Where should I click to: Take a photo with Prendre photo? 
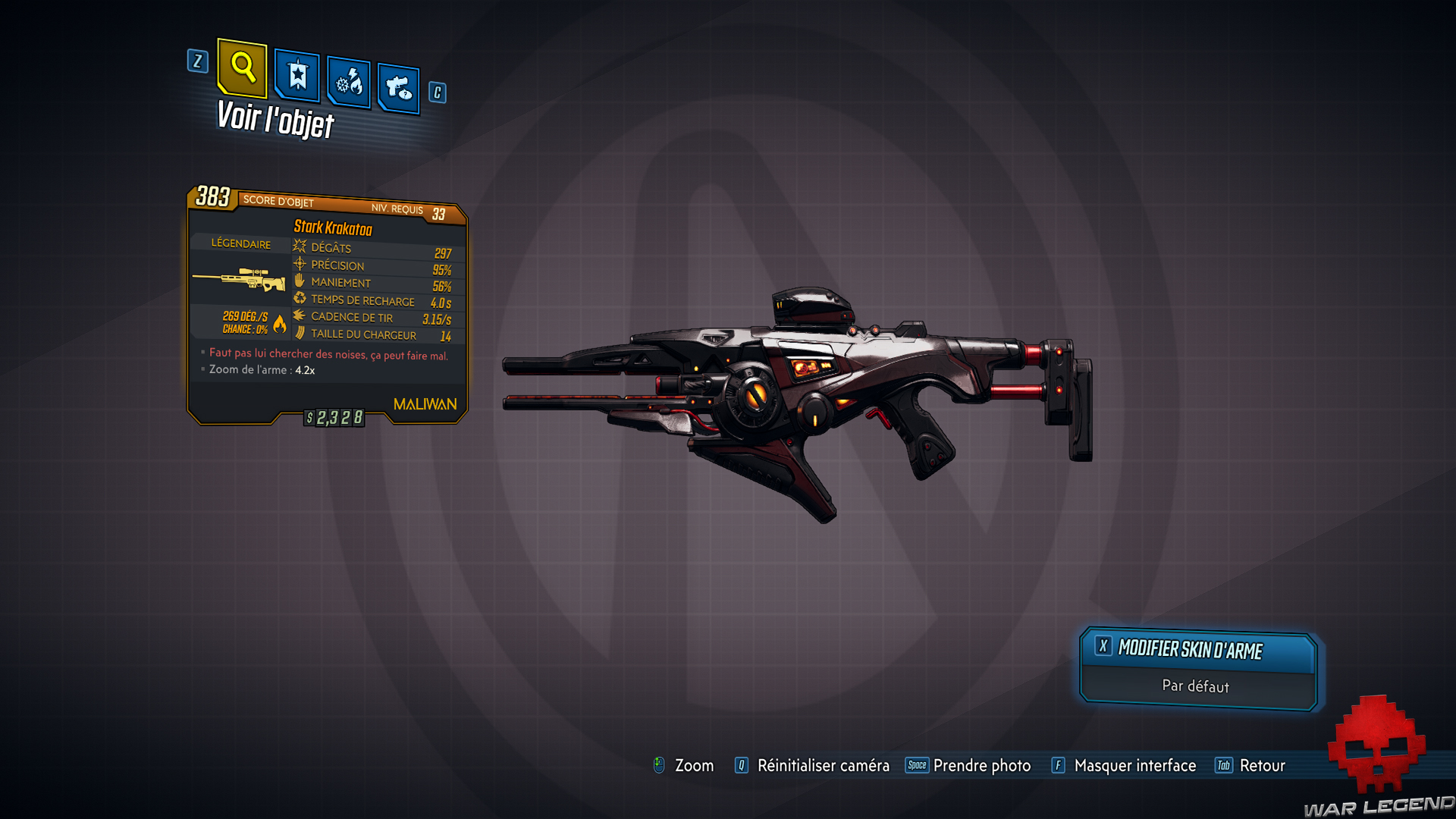(x=981, y=766)
